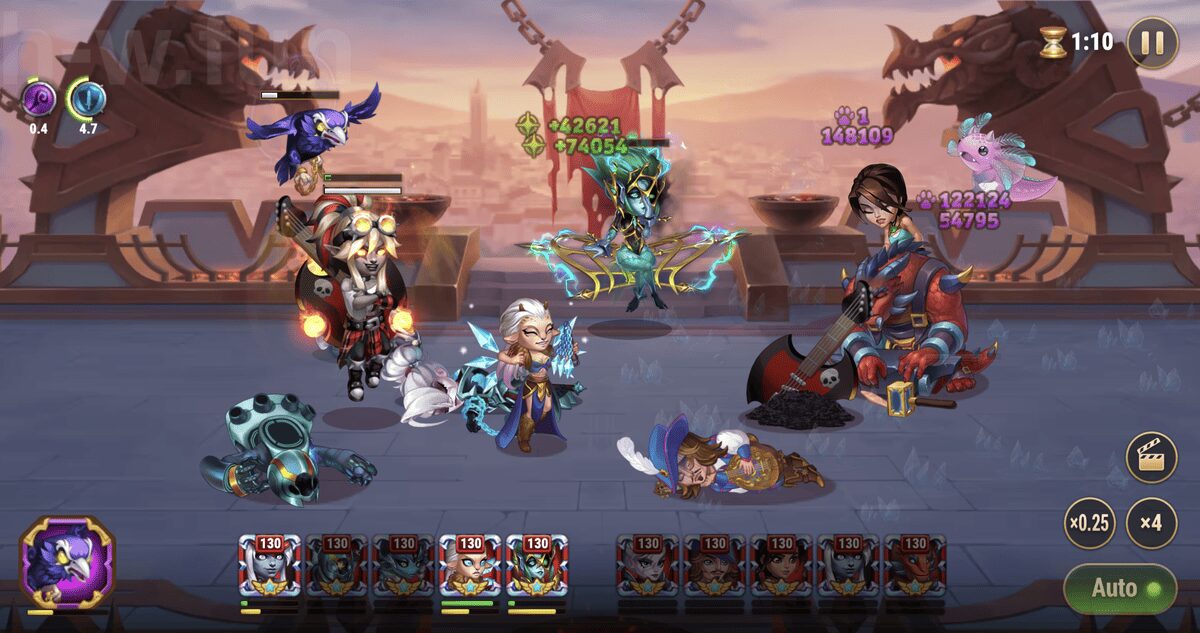The width and height of the screenshot is (1200, 633).
Task: Pick the dark-haired woman enemy portrait
Action: pyautogui.click(x=781, y=567)
